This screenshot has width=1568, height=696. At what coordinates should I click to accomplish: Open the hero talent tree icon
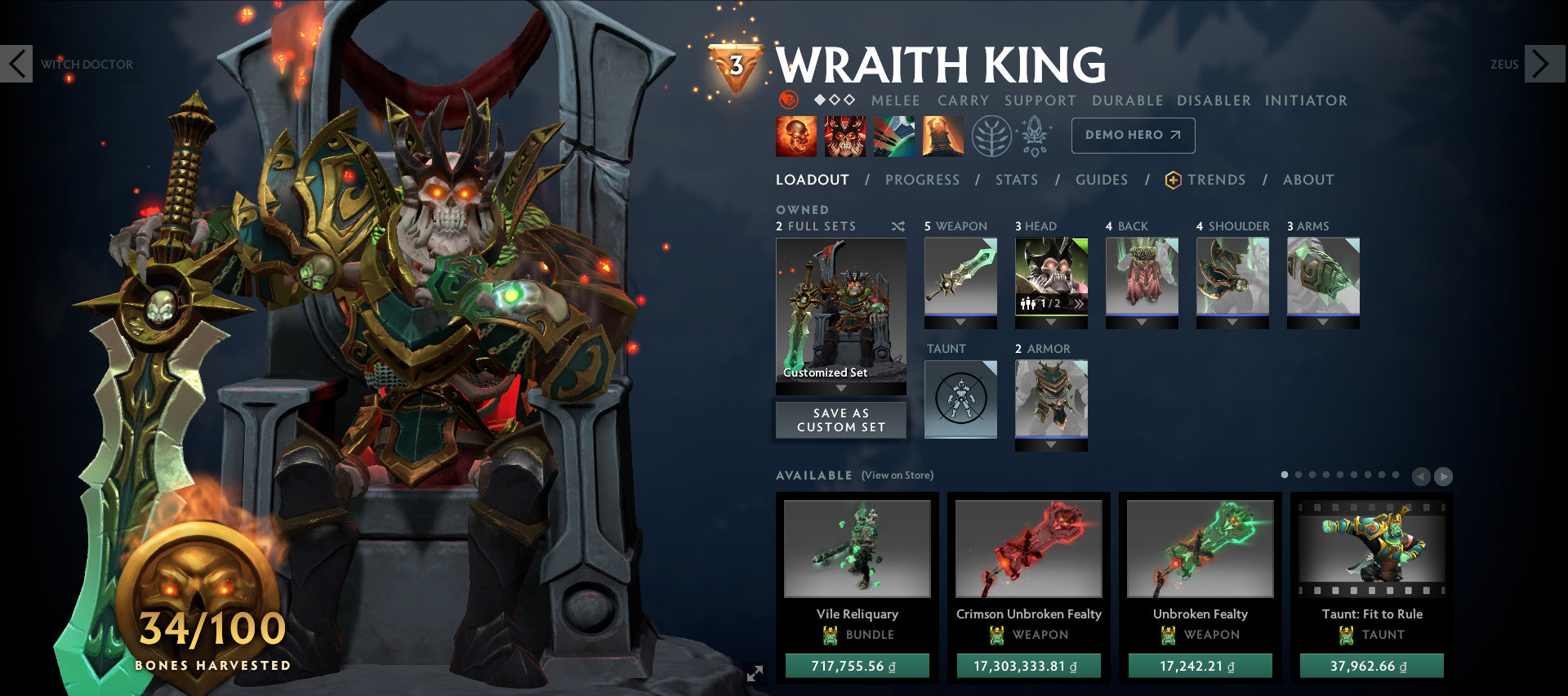tap(991, 136)
